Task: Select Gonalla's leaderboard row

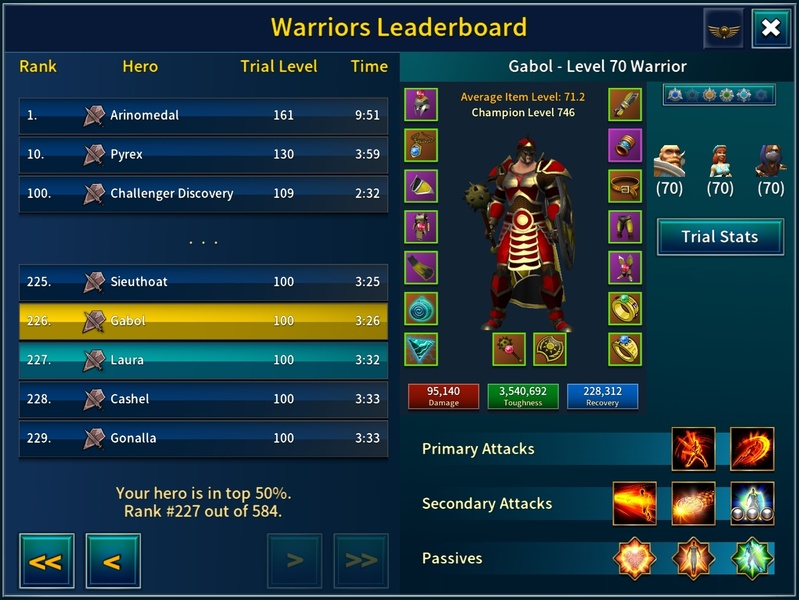Action: (203, 438)
